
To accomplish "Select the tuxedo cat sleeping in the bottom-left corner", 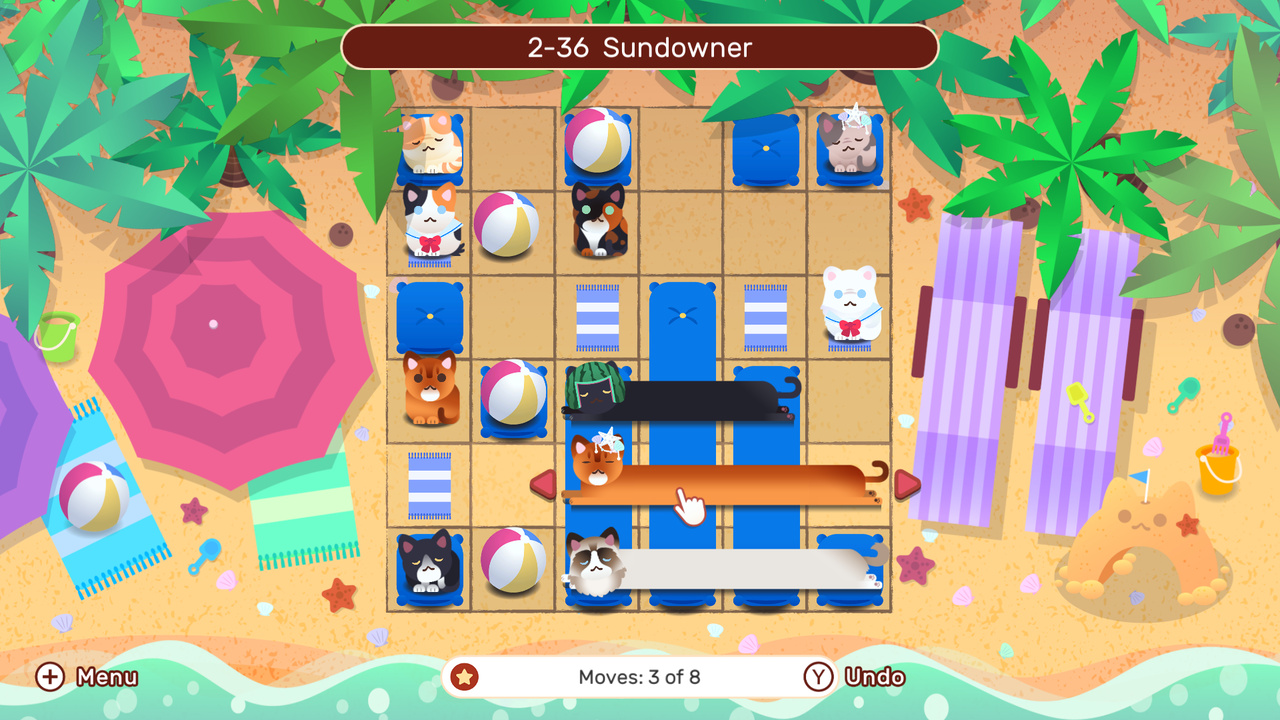I will tap(428, 567).
